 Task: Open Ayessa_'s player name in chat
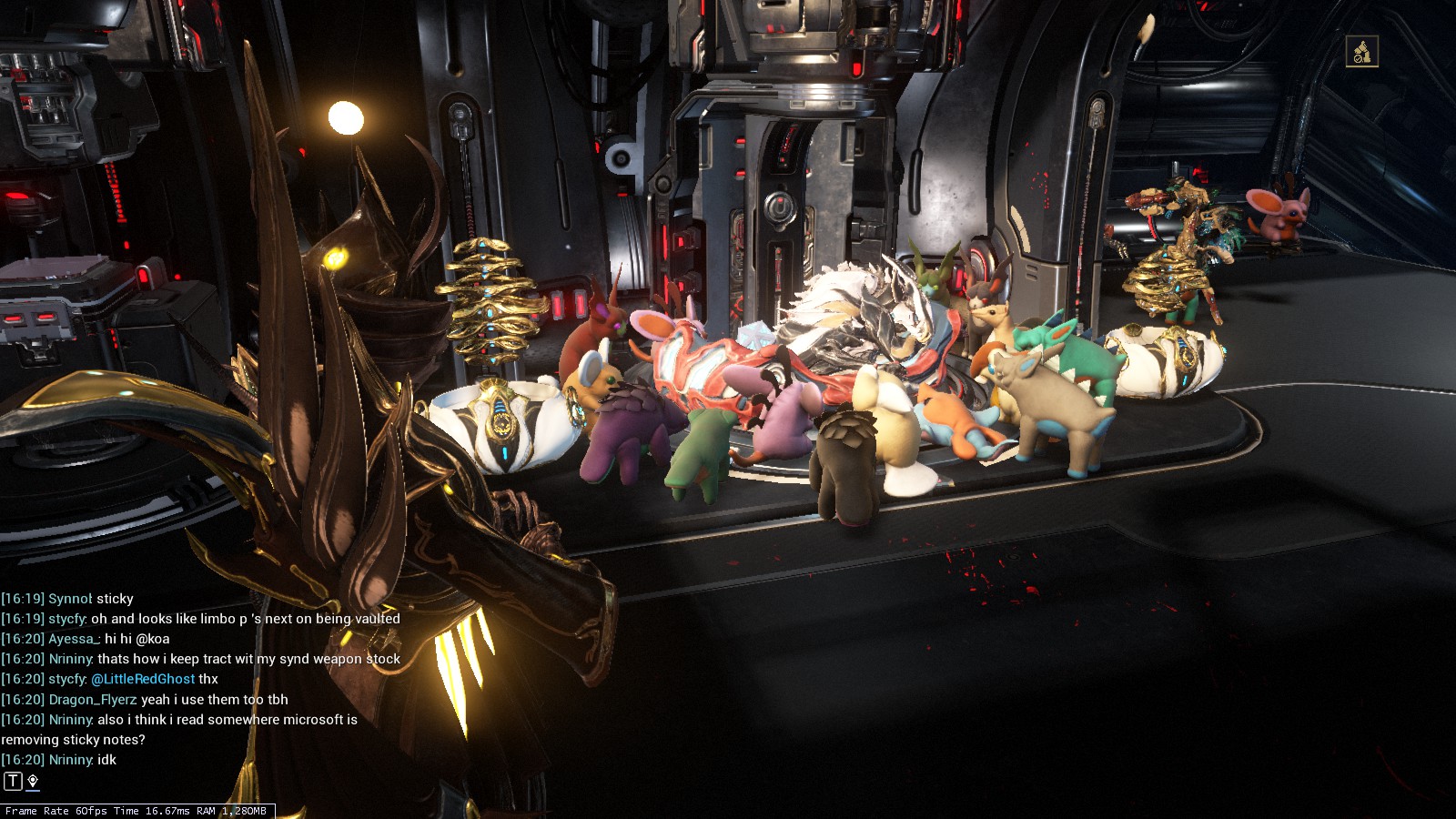(73, 639)
